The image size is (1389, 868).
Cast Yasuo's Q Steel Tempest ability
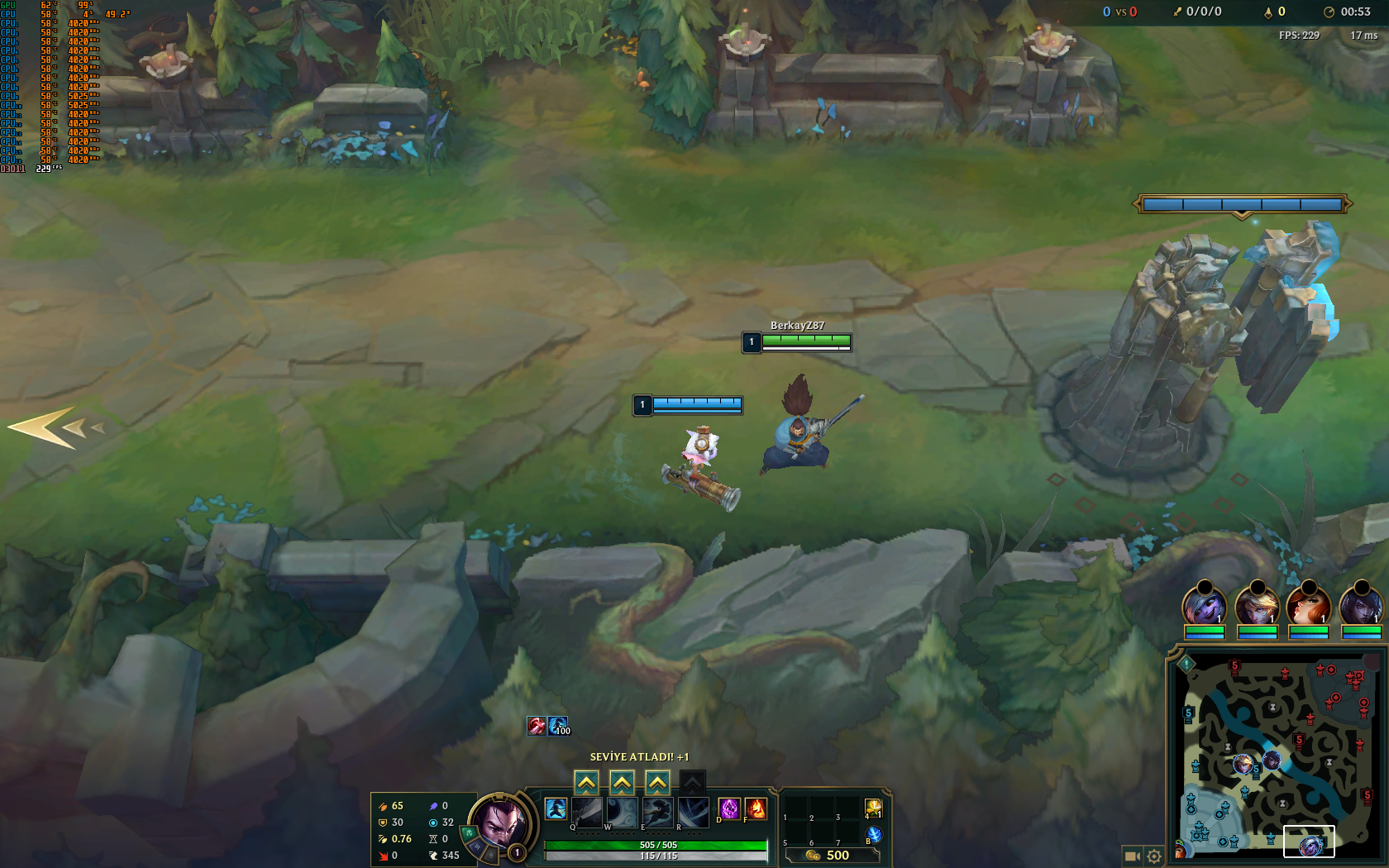[588, 811]
